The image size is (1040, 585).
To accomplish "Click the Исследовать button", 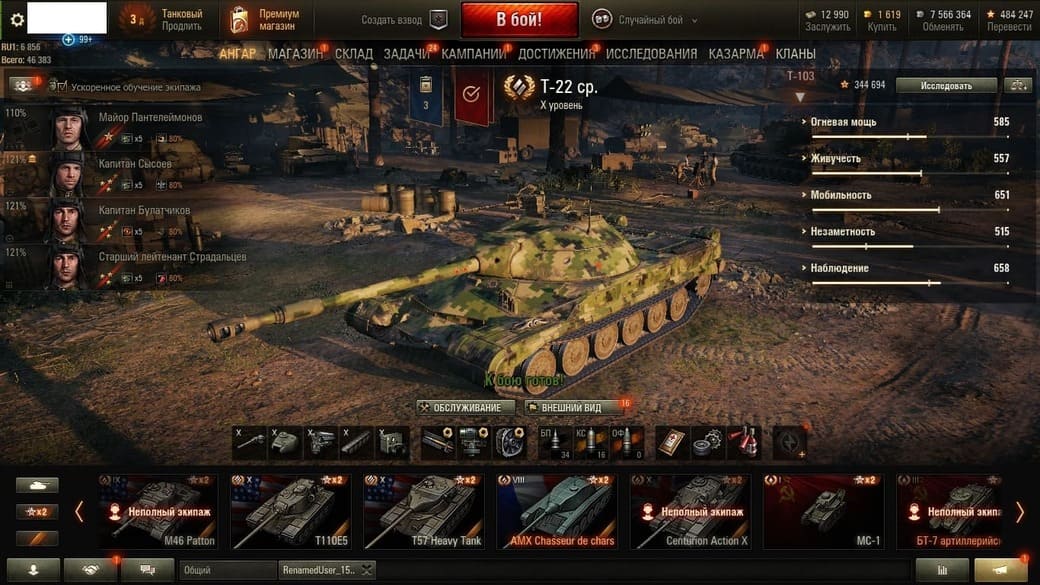I will [x=946, y=85].
